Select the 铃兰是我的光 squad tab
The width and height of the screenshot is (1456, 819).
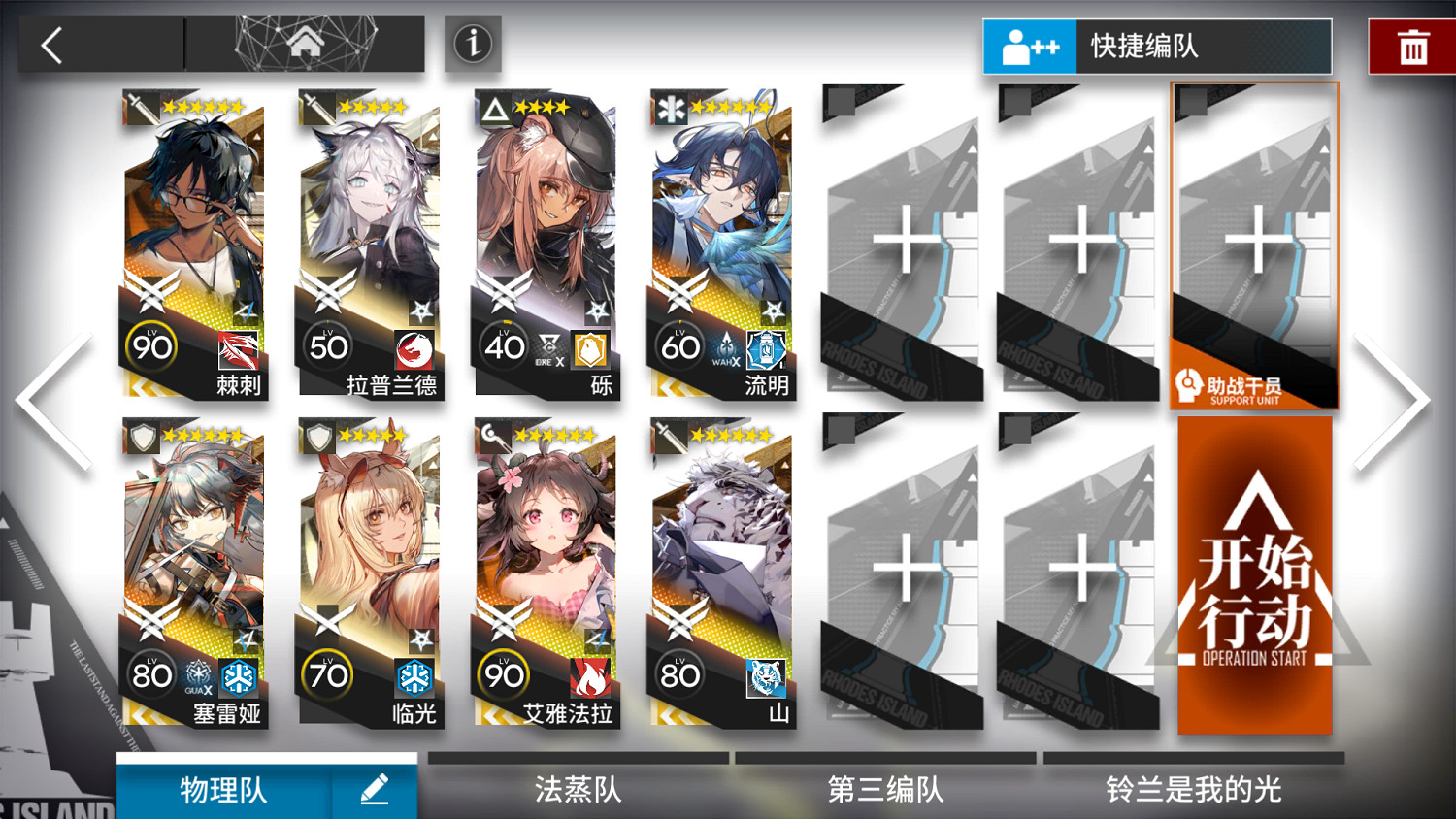1192,790
